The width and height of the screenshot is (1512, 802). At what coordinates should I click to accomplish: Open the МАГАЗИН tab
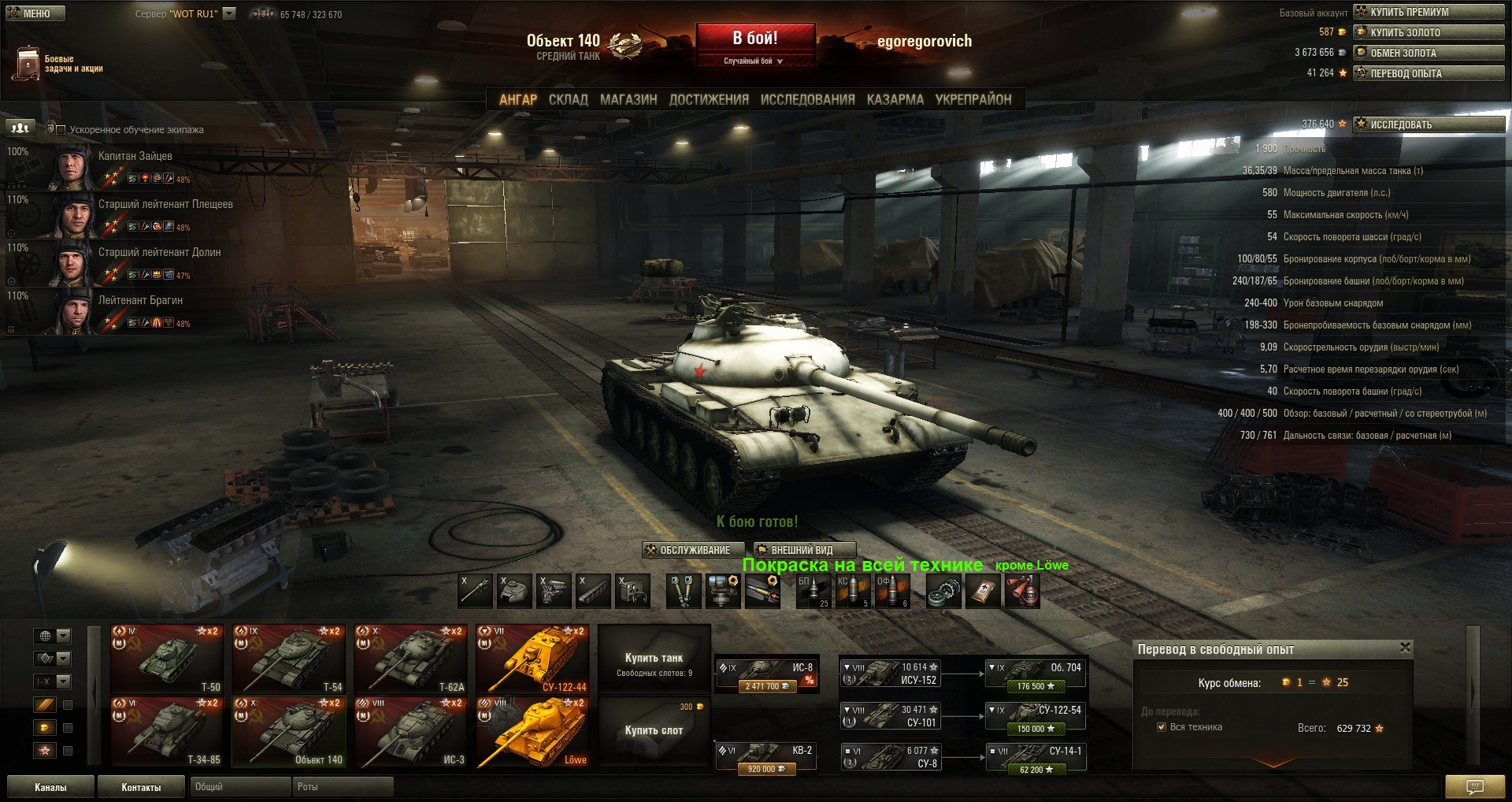click(628, 100)
